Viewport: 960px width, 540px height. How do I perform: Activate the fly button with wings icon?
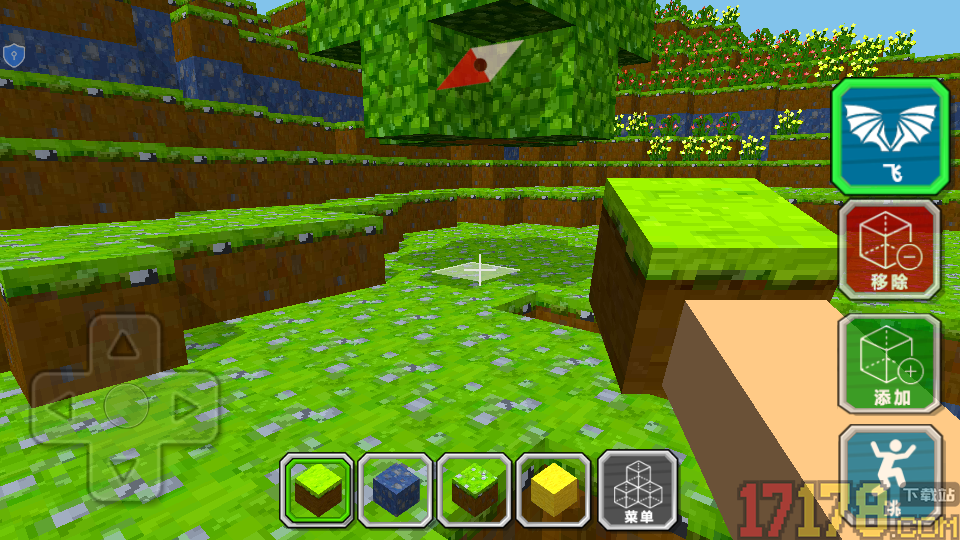889,136
